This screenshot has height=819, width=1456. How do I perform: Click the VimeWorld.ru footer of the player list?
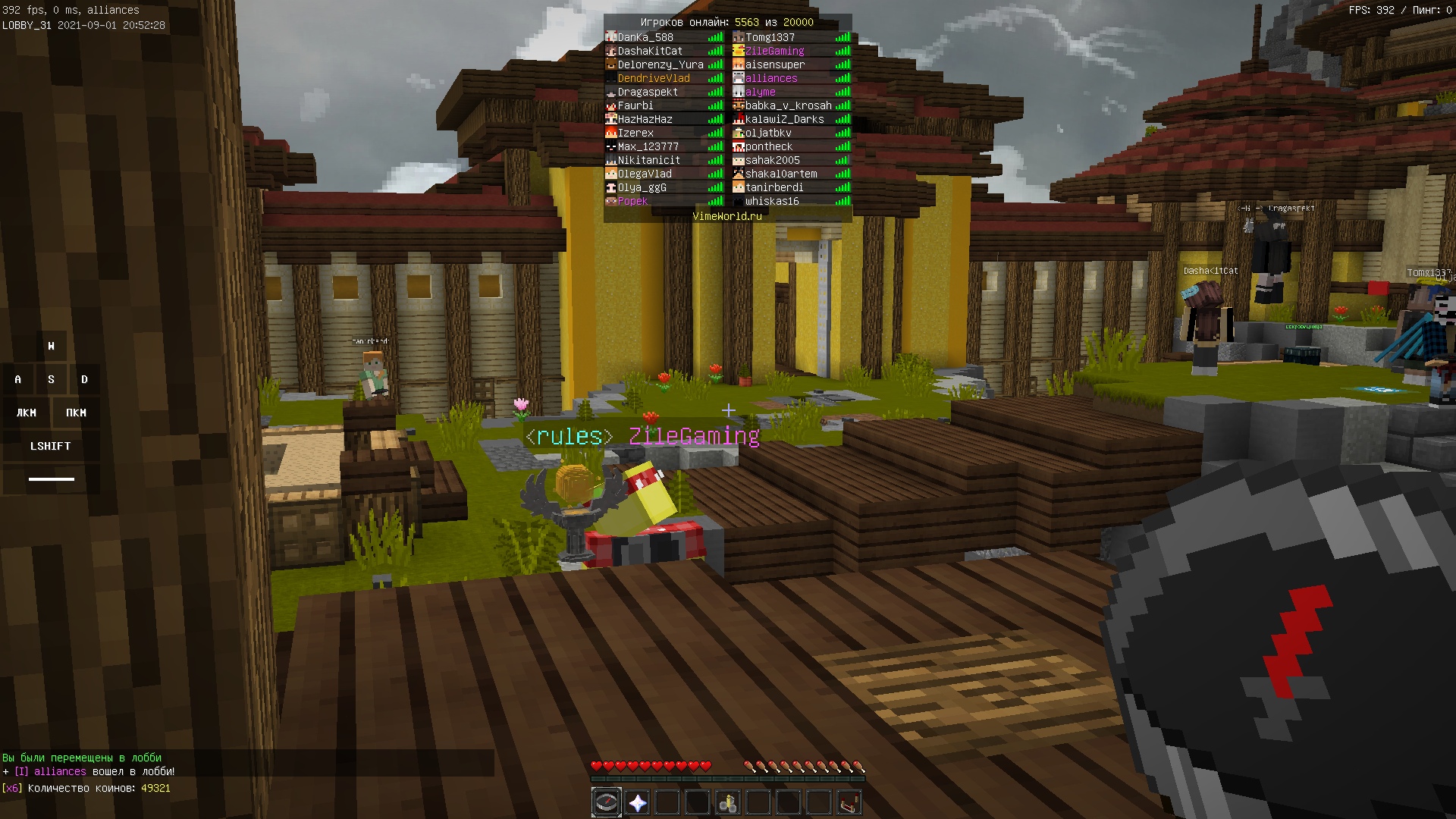pyautogui.click(x=727, y=216)
